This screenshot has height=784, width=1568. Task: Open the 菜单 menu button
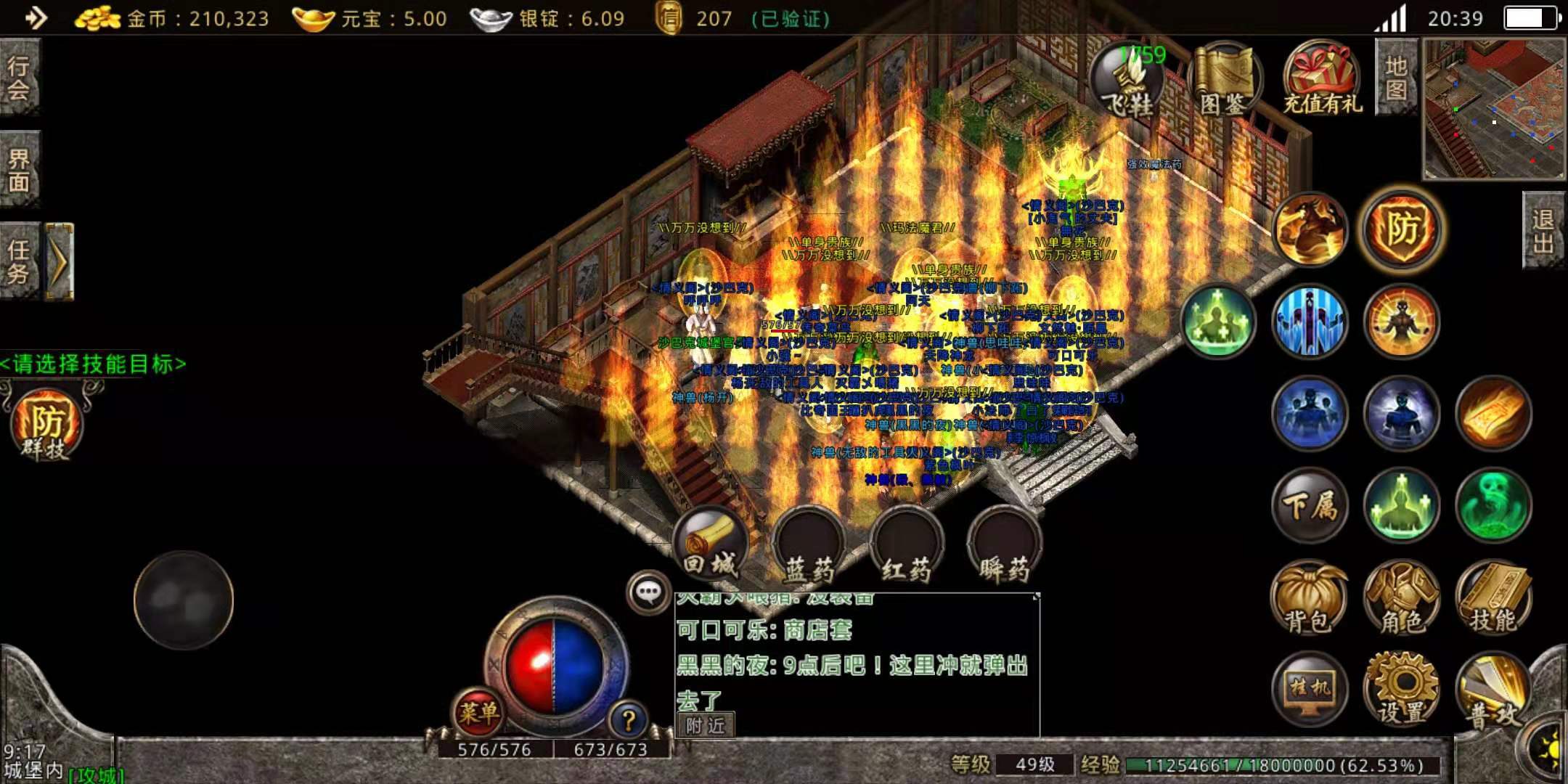click(478, 711)
